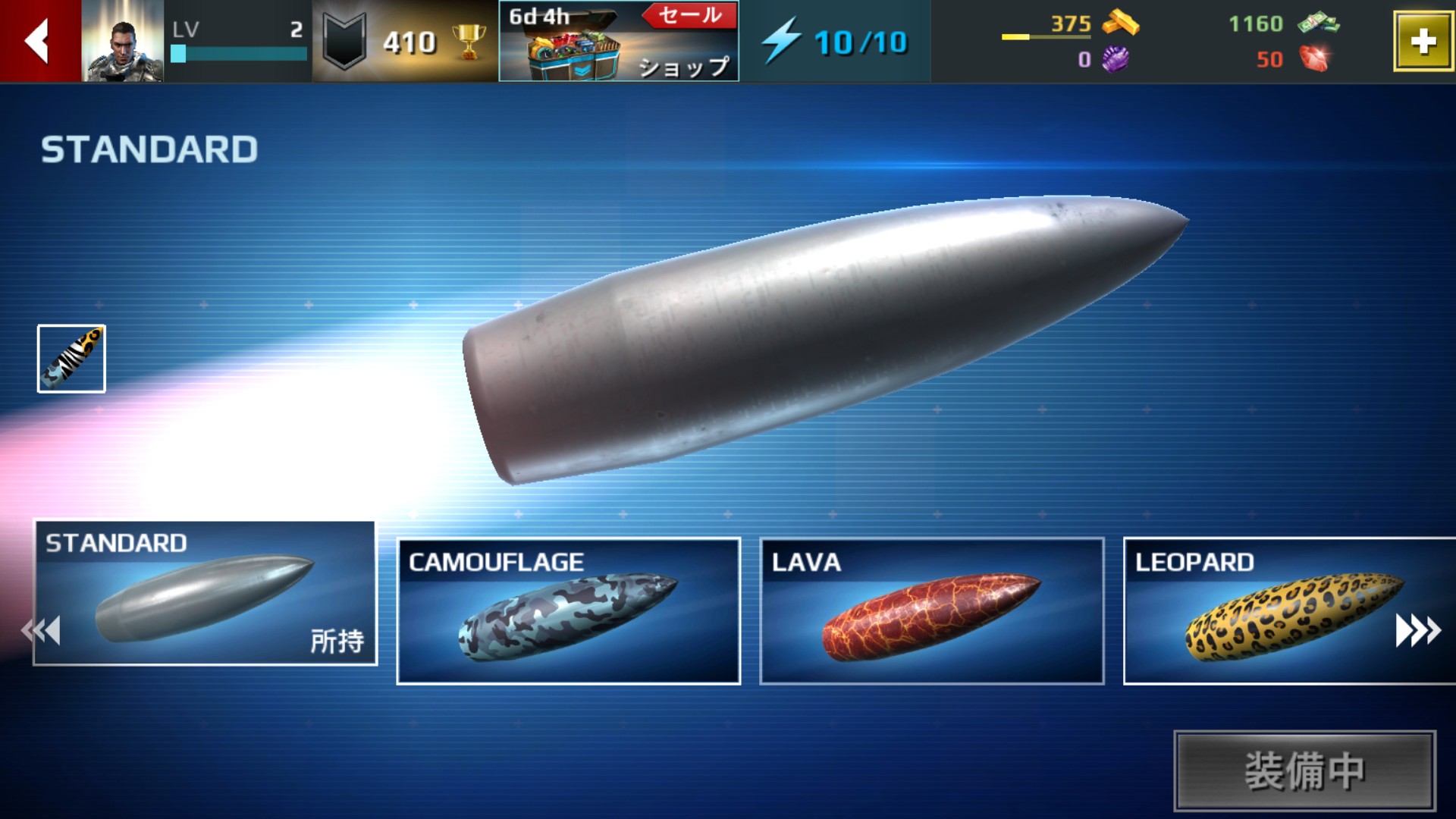This screenshot has width=1456, height=819.
Task: Click the 装備中 equipped button
Action: click(x=1304, y=770)
